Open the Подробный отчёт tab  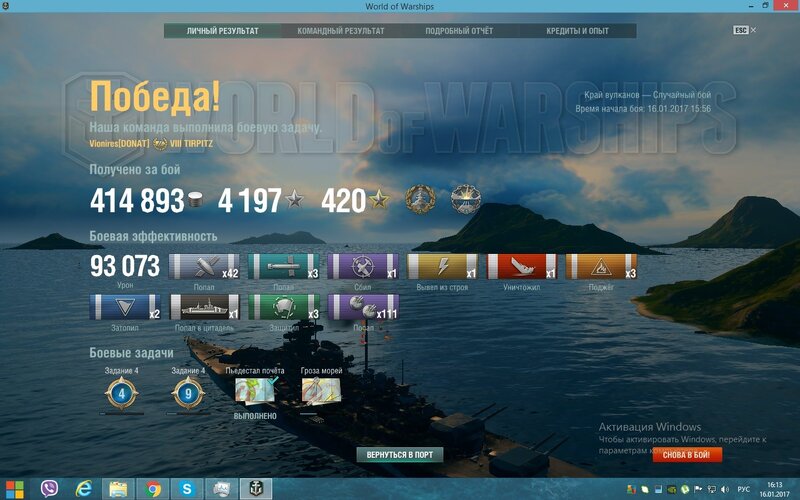(459, 31)
